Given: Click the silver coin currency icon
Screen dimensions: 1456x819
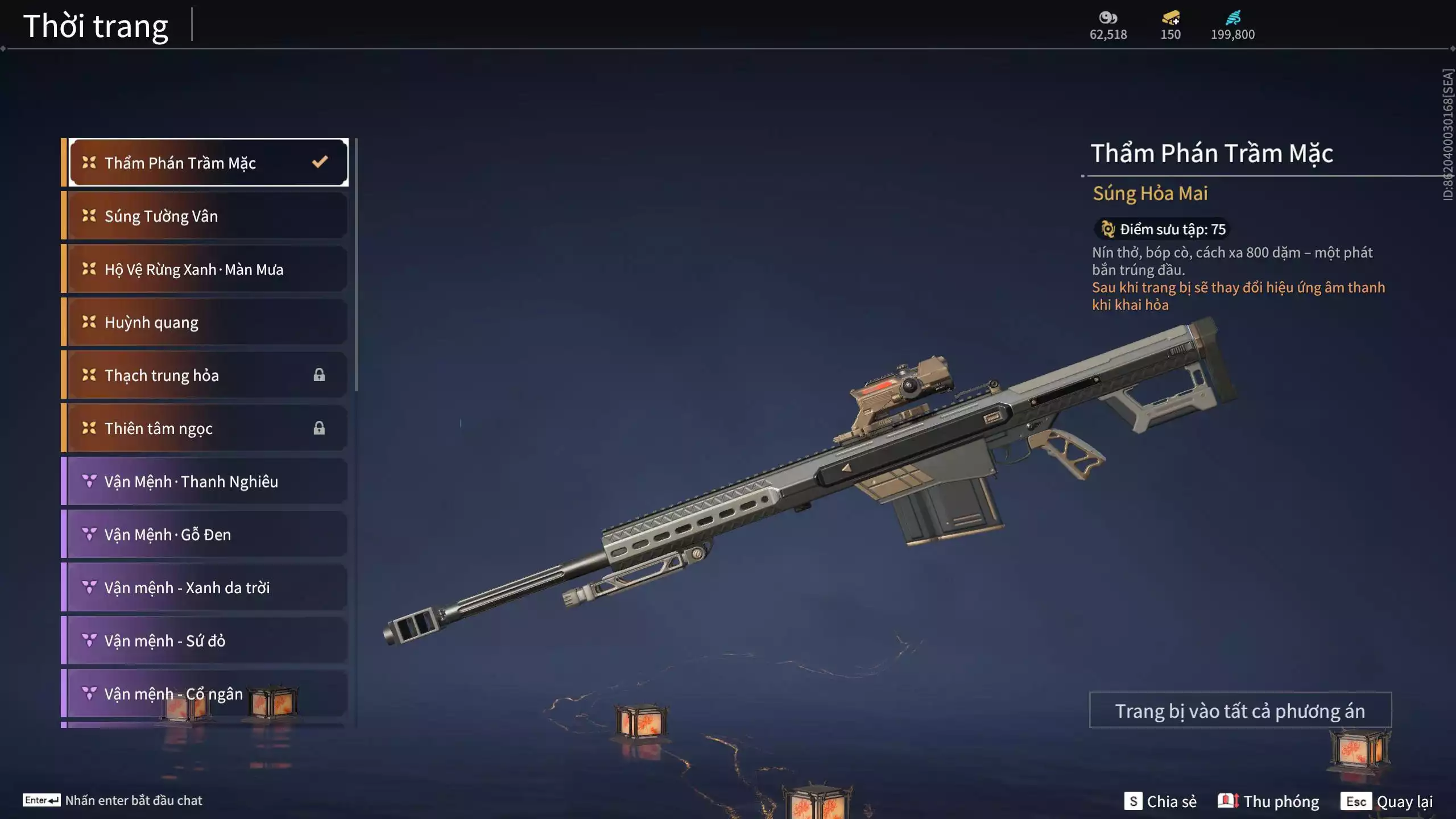Looking at the screenshot, I should click(x=1108, y=18).
